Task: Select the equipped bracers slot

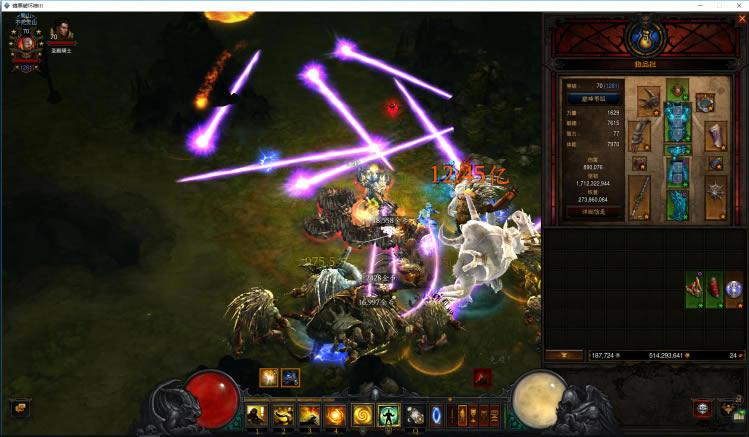Action: pos(715,134)
